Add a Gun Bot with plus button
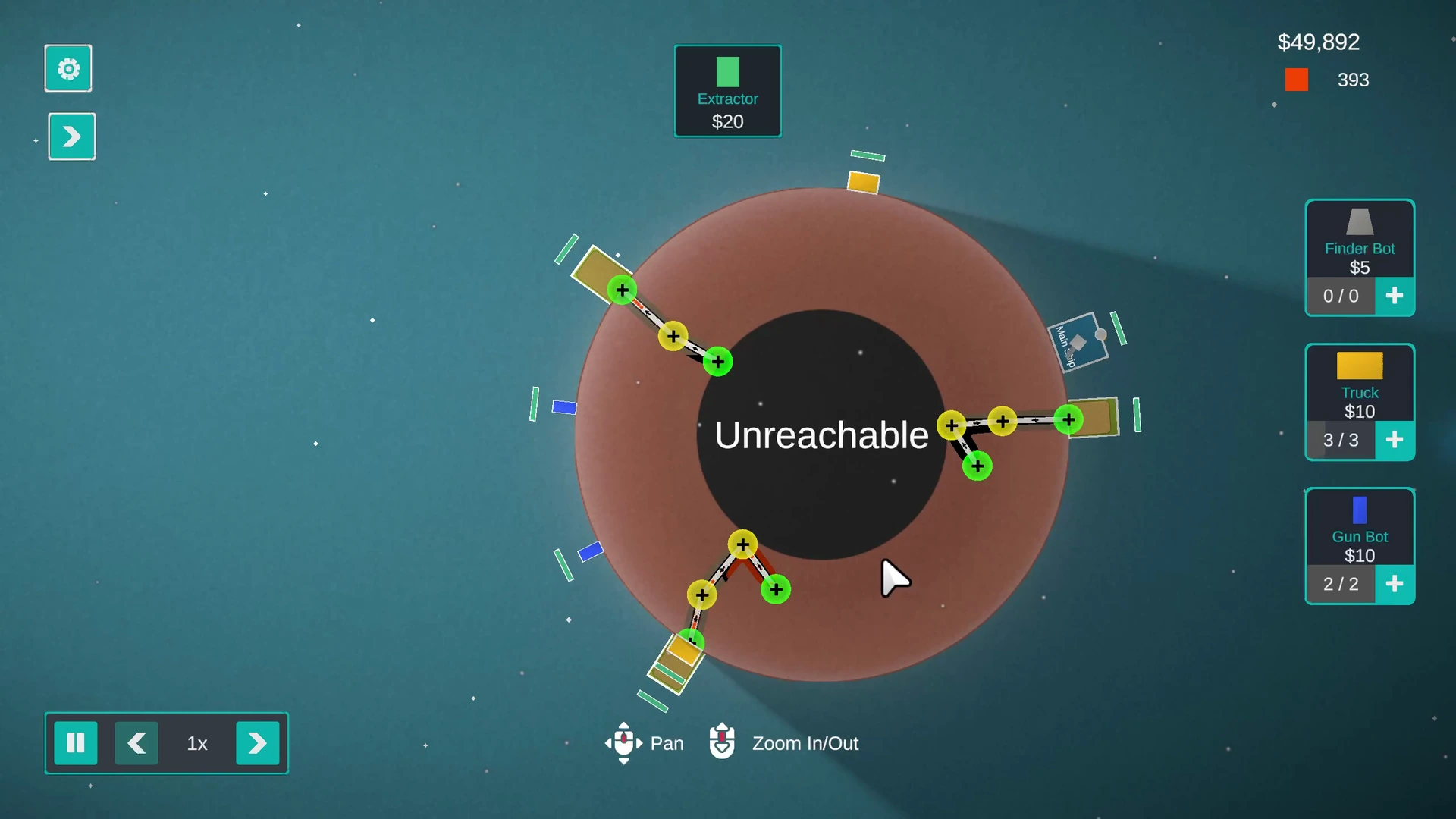This screenshot has width=1456, height=819. click(x=1394, y=584)
